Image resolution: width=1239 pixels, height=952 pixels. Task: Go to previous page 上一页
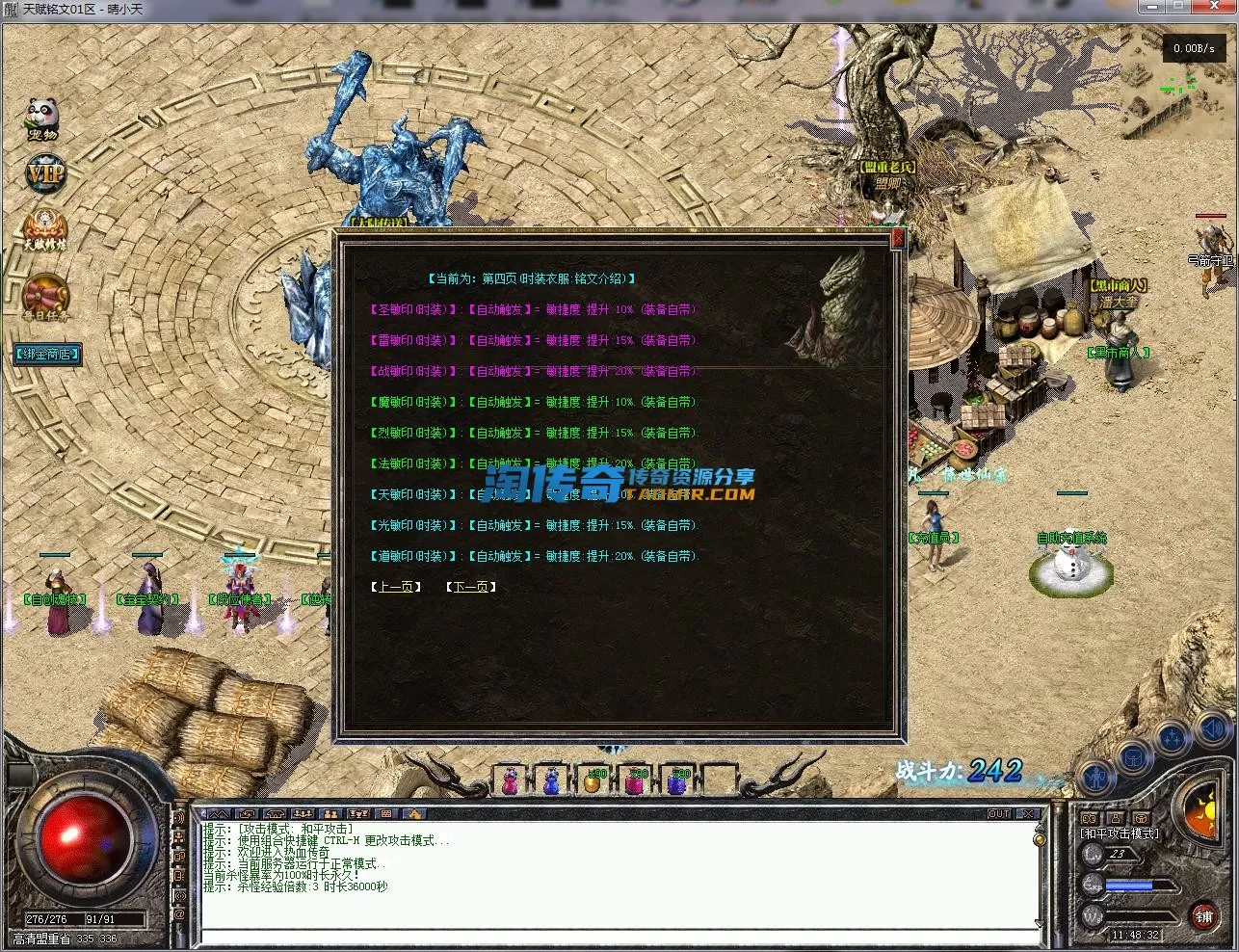pos(395,587)
